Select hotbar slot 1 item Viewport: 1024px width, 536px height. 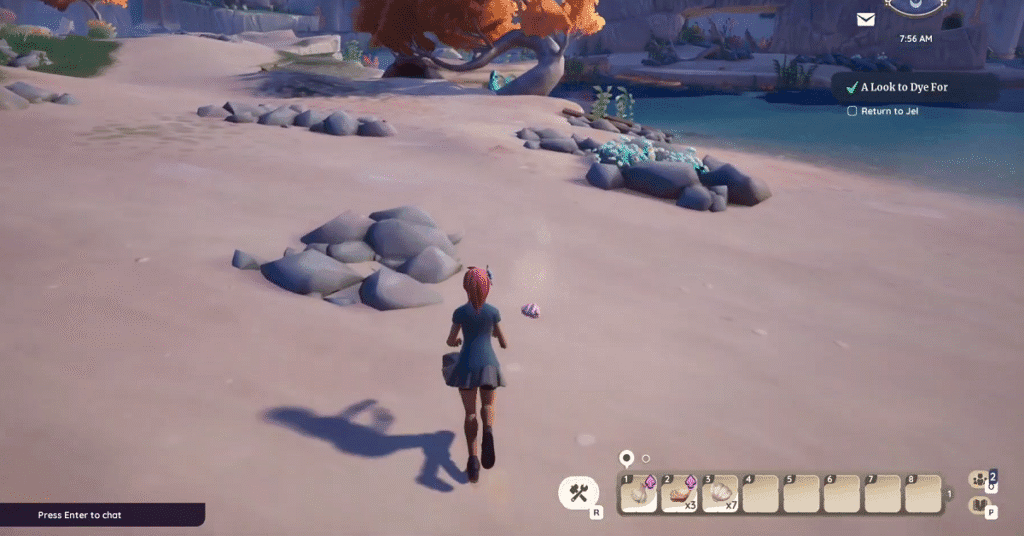[x=639, y=494]
